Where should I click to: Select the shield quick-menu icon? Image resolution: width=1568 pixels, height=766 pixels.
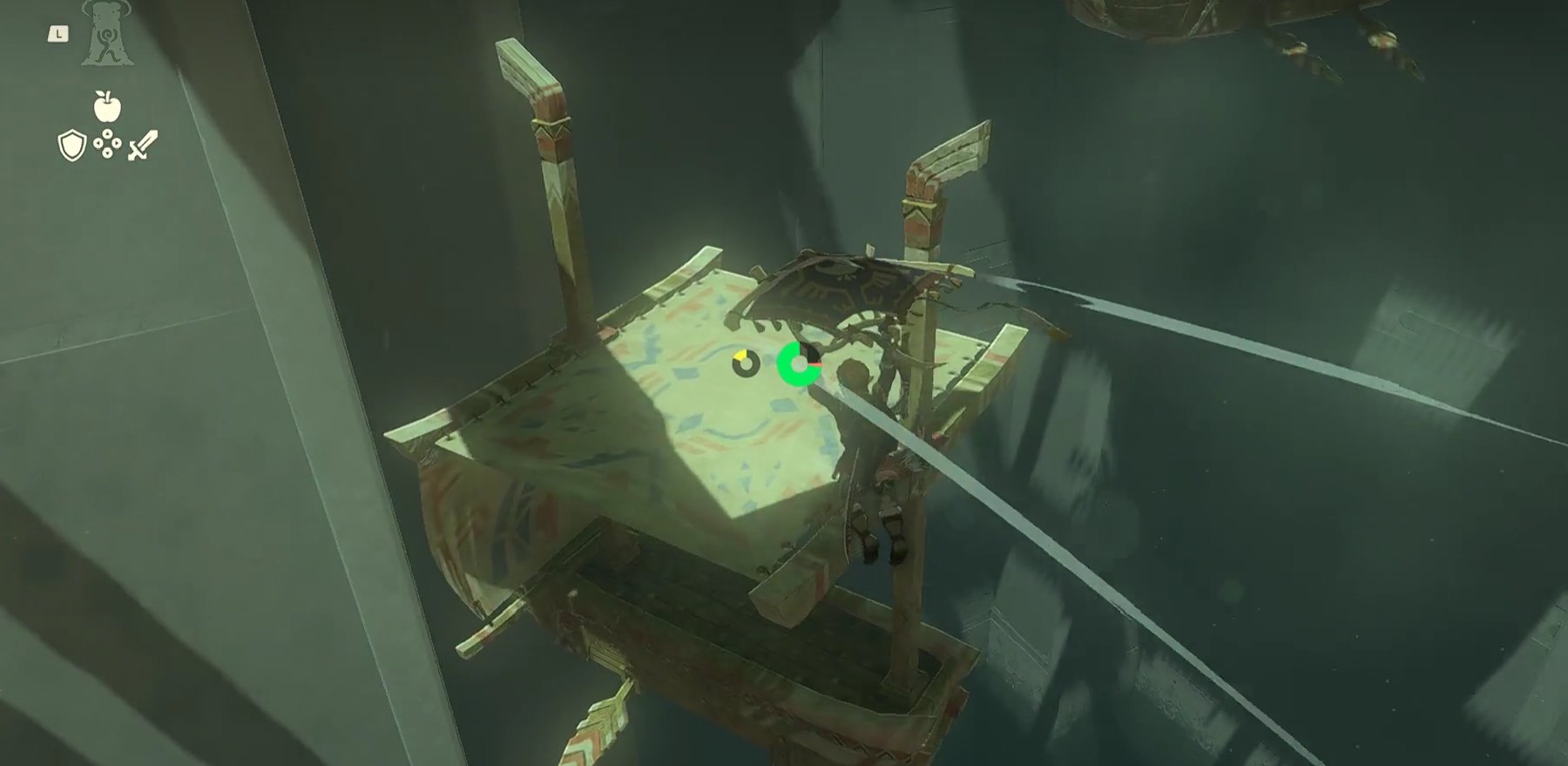click(71, 146)
